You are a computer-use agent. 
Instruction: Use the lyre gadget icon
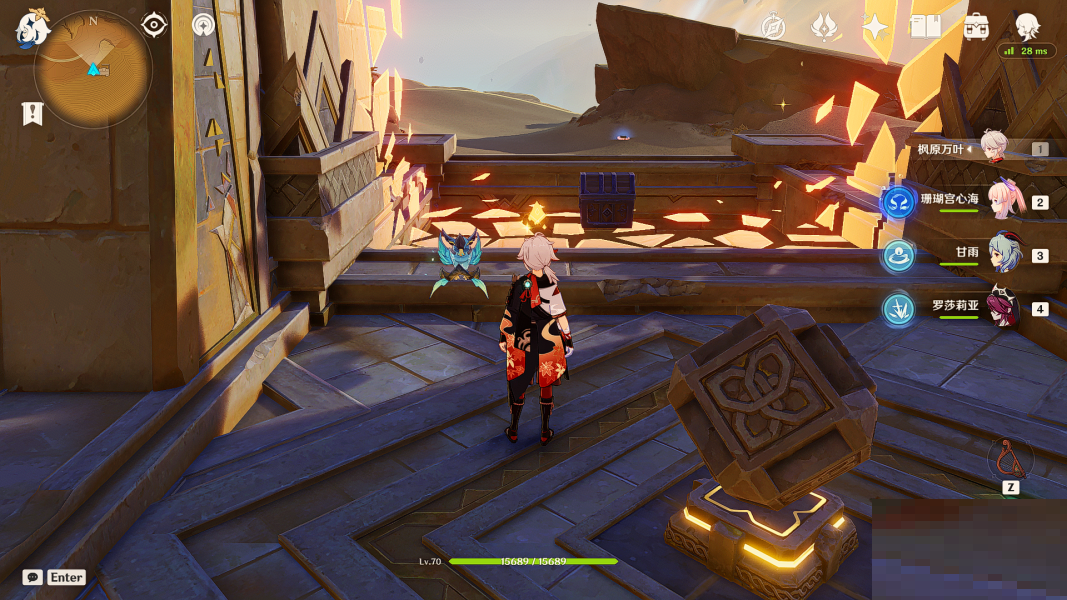[1010, 458]
